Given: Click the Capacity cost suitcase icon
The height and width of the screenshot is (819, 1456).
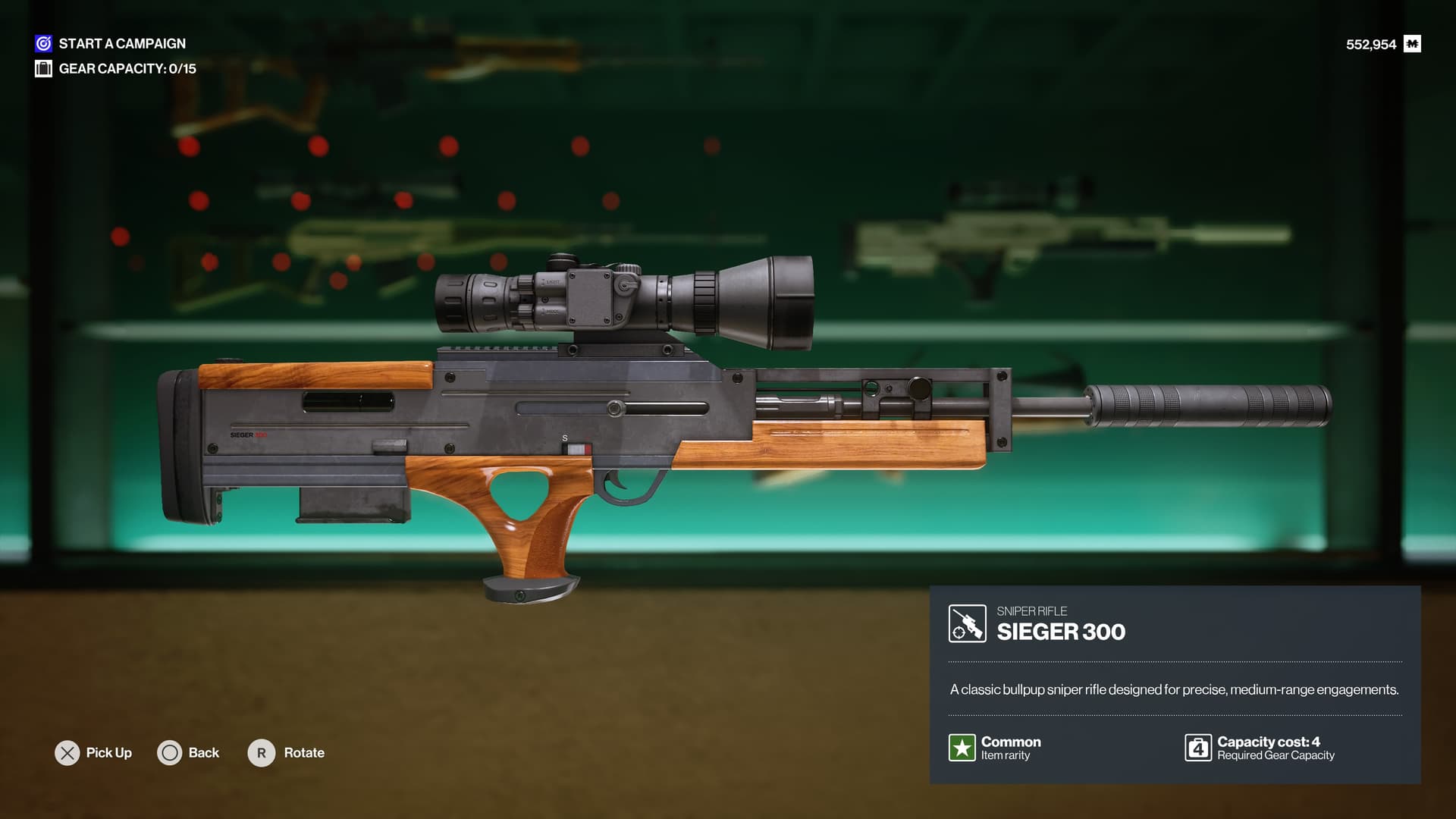Looking at the screenshot, I should [1198, 748].
